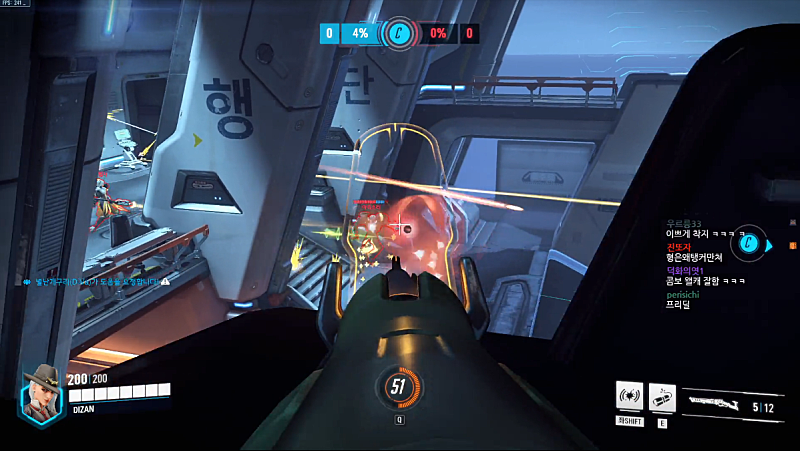Activate the Coach Gun ability icon

629,397
